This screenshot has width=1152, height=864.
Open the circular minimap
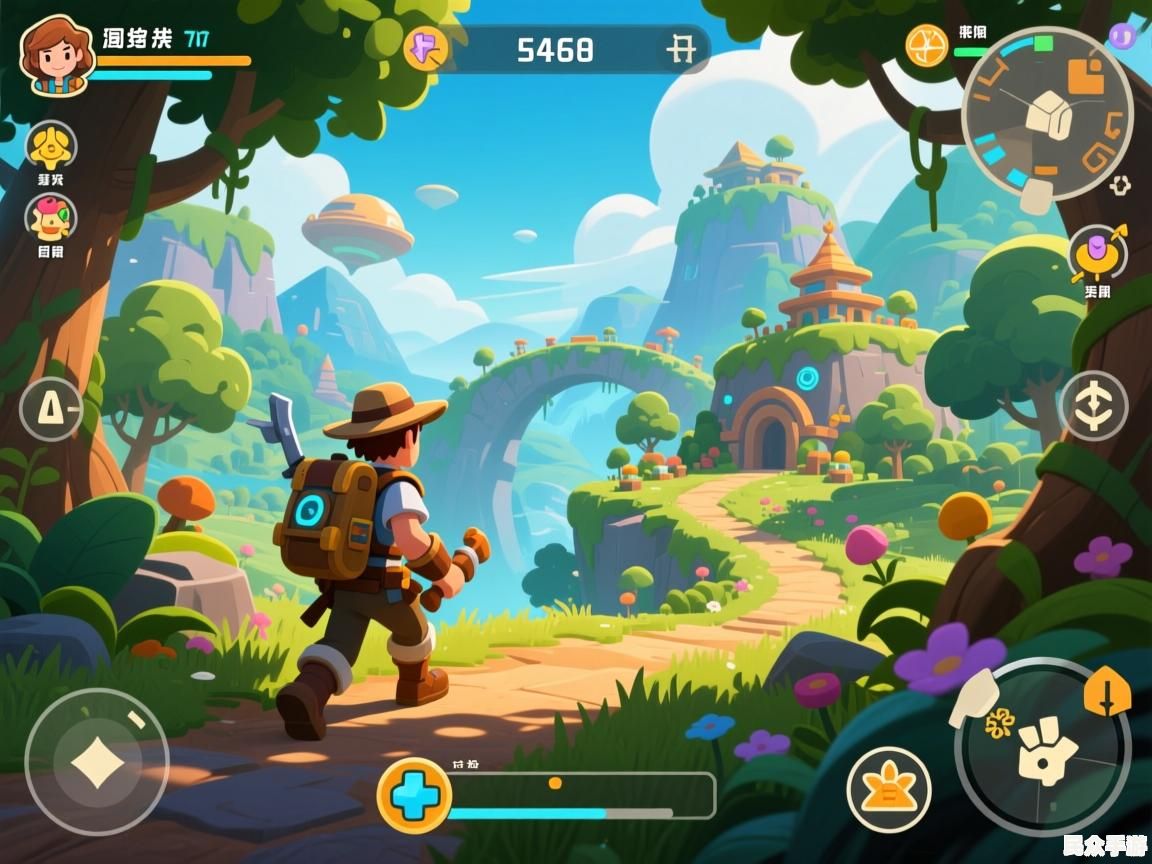(x=1047, y=112)
